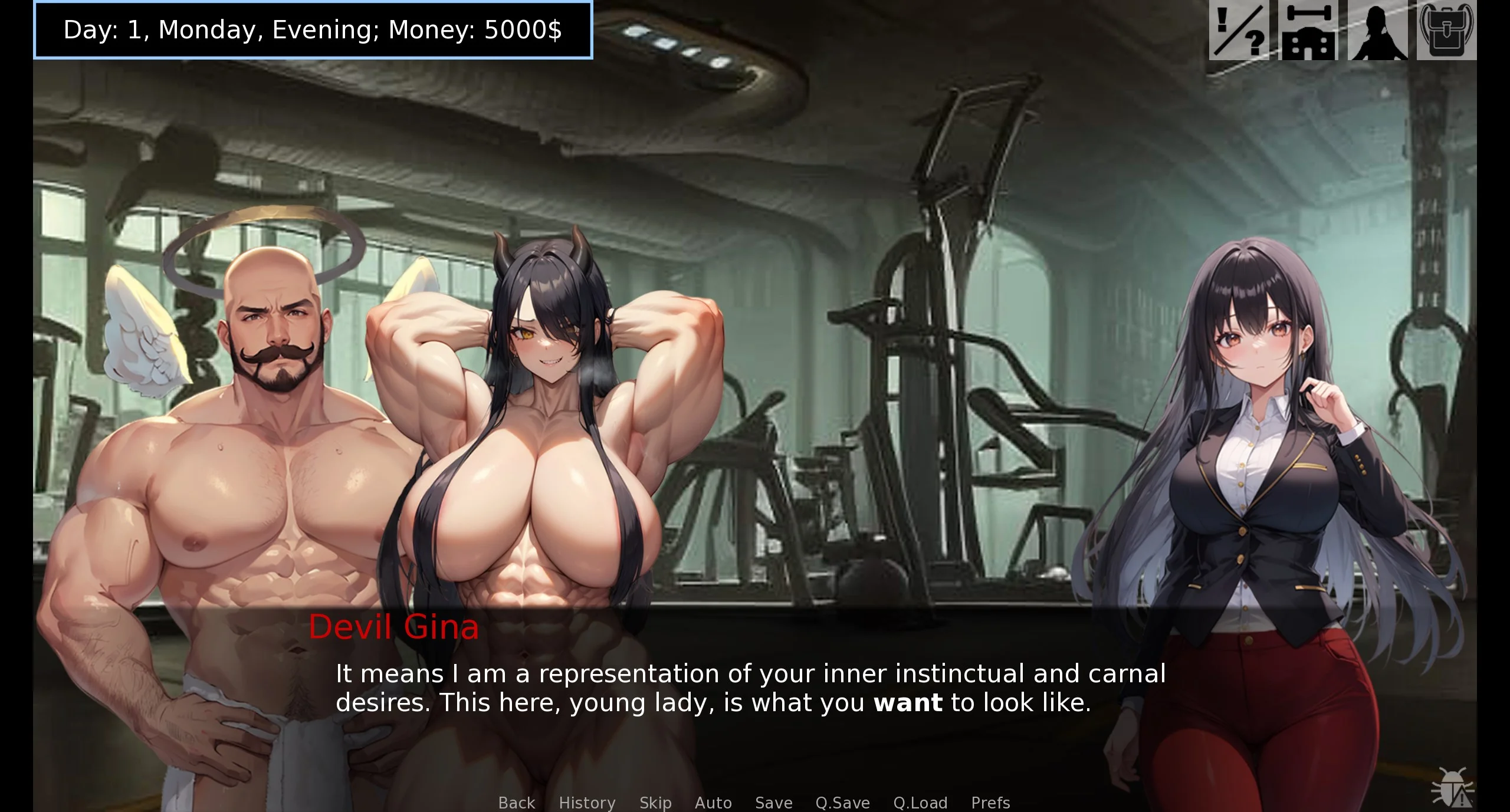This screenshot has height=812, width=1510.
Task: Open the dialogue History screen
Action: [x=586, y=803]
